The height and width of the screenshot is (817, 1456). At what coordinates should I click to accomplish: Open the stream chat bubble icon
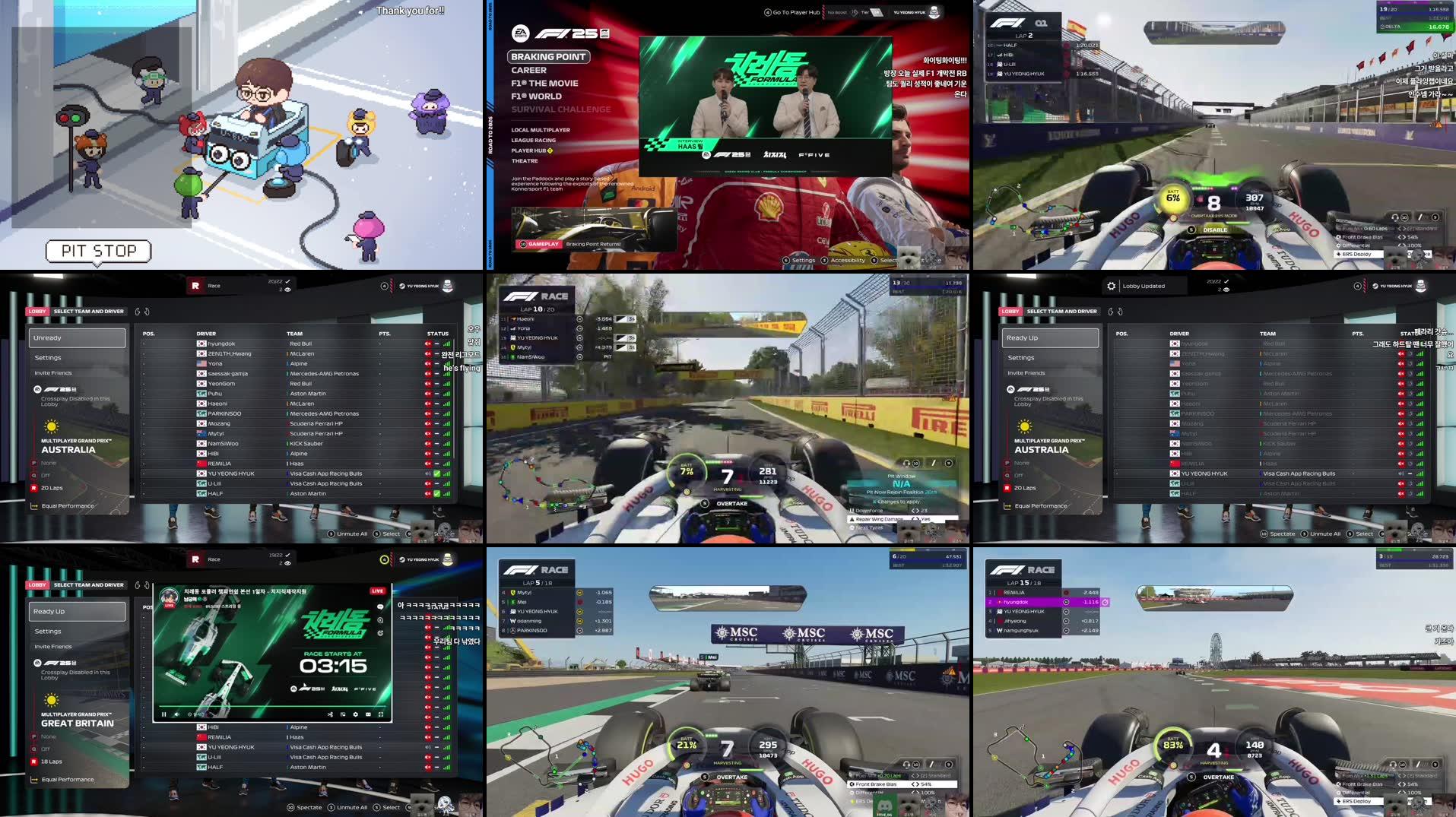pos(380,606)
